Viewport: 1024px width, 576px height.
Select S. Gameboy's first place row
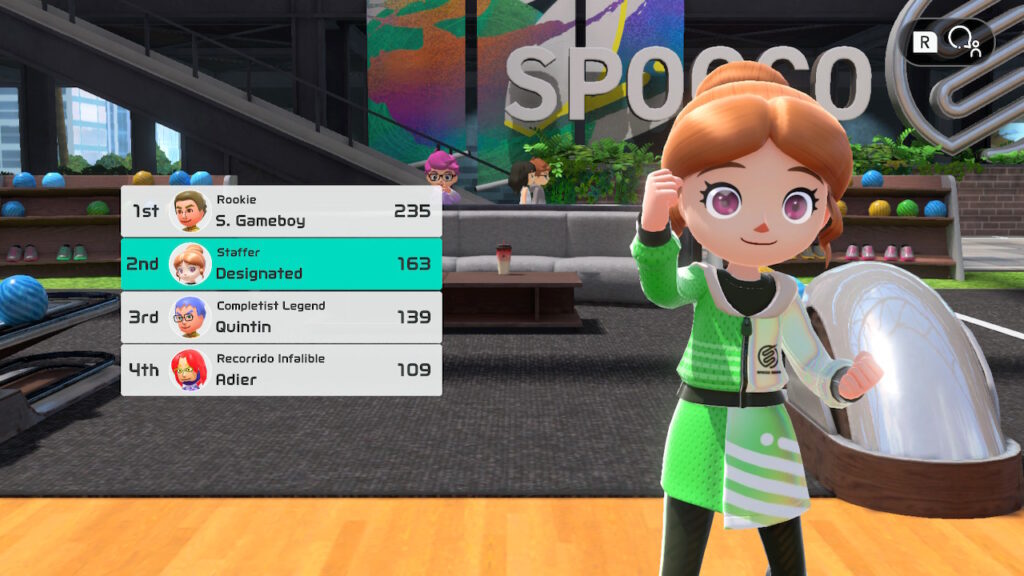(281, 211)
